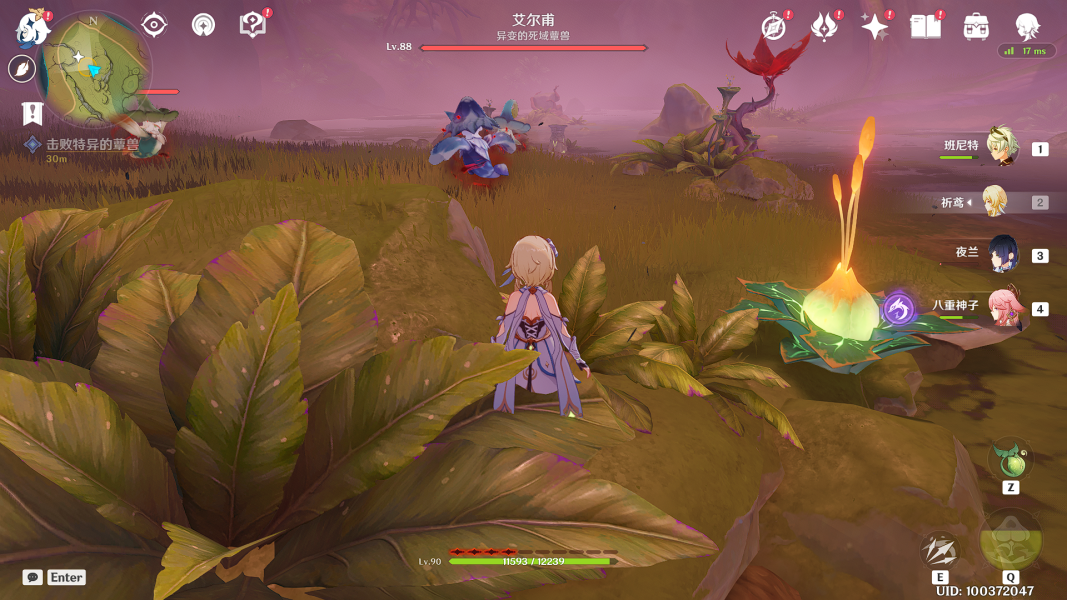1067x600 pixels.
Task: Open the backpack inventory
Action: pos(976,27)
